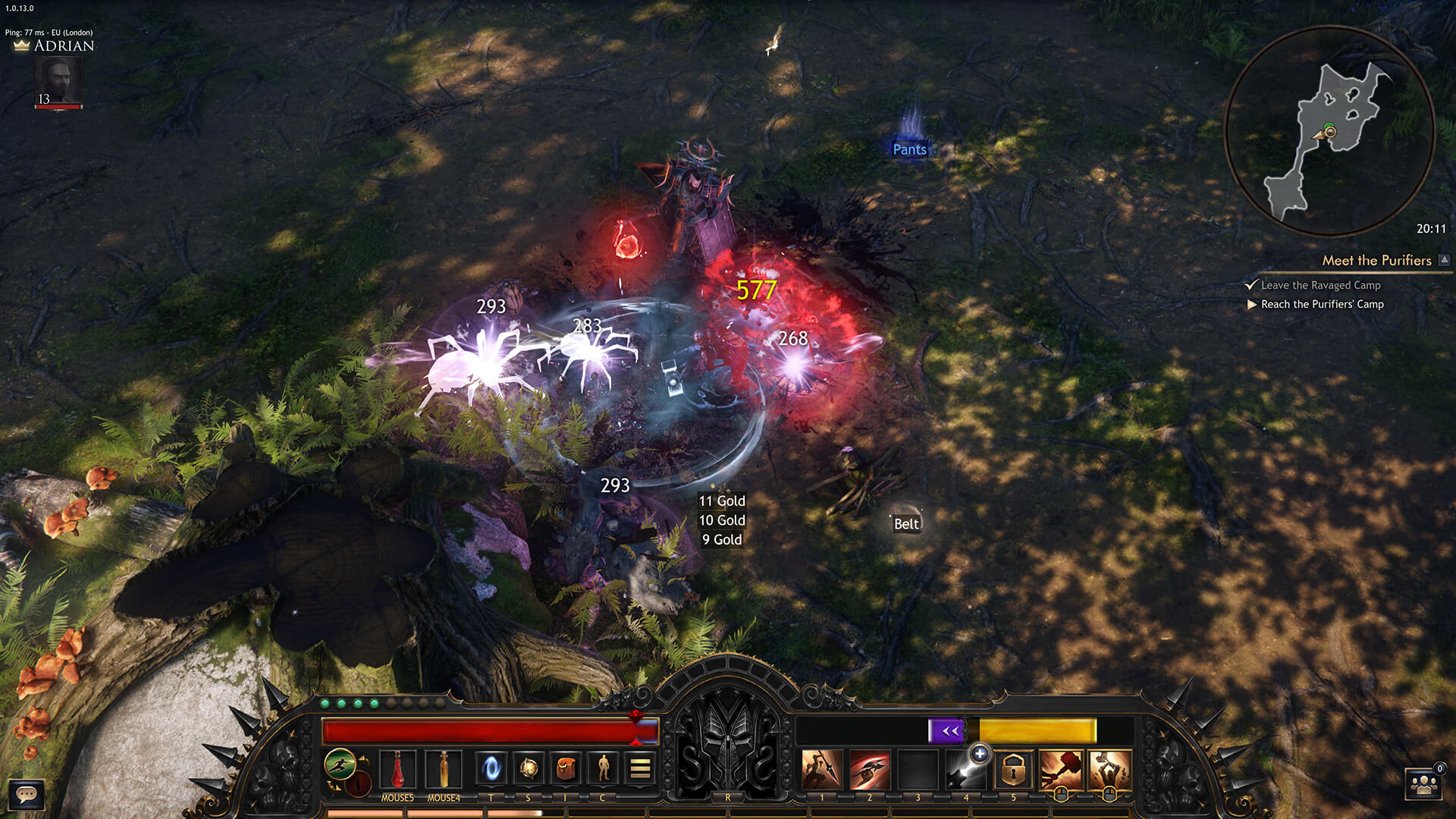The image size is (1456, 819).
Task: Click the locked skill slot with padlock
Action: (1013, 770)
